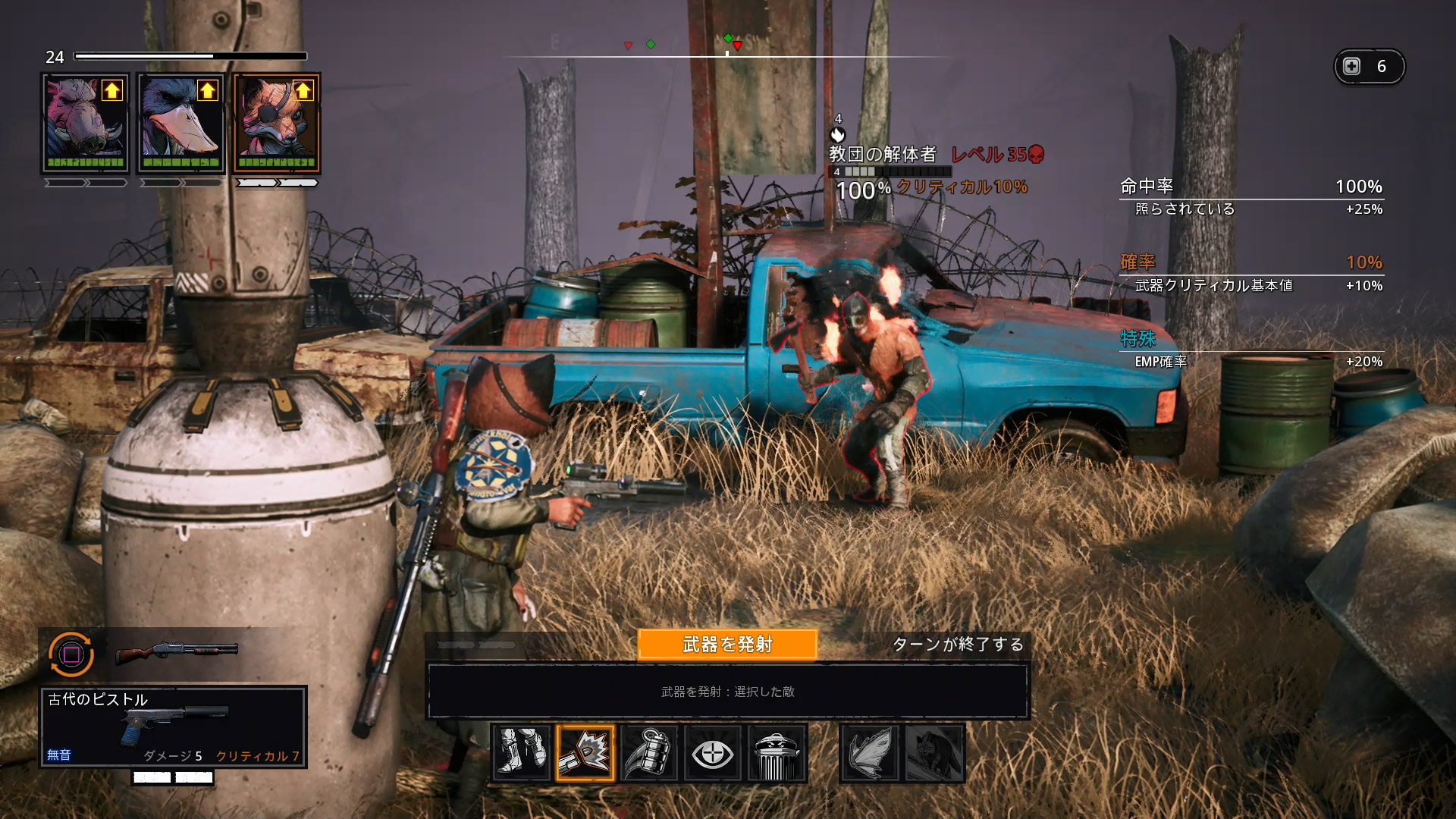Select the greyed-out animal mutation icon
1456x819 pixels.
point(934,753)
